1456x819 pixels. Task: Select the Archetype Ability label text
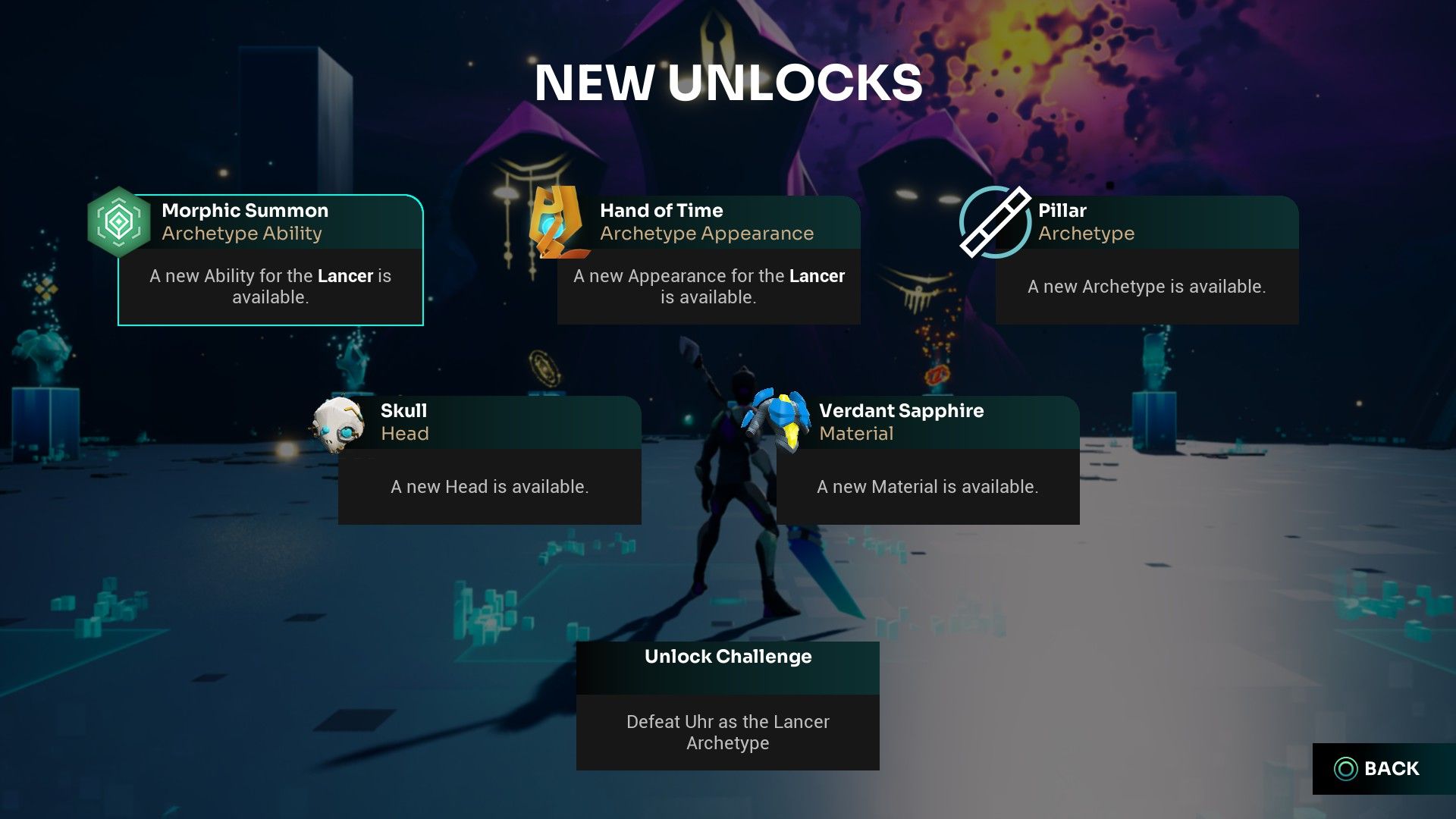click(x=243, y=234)
